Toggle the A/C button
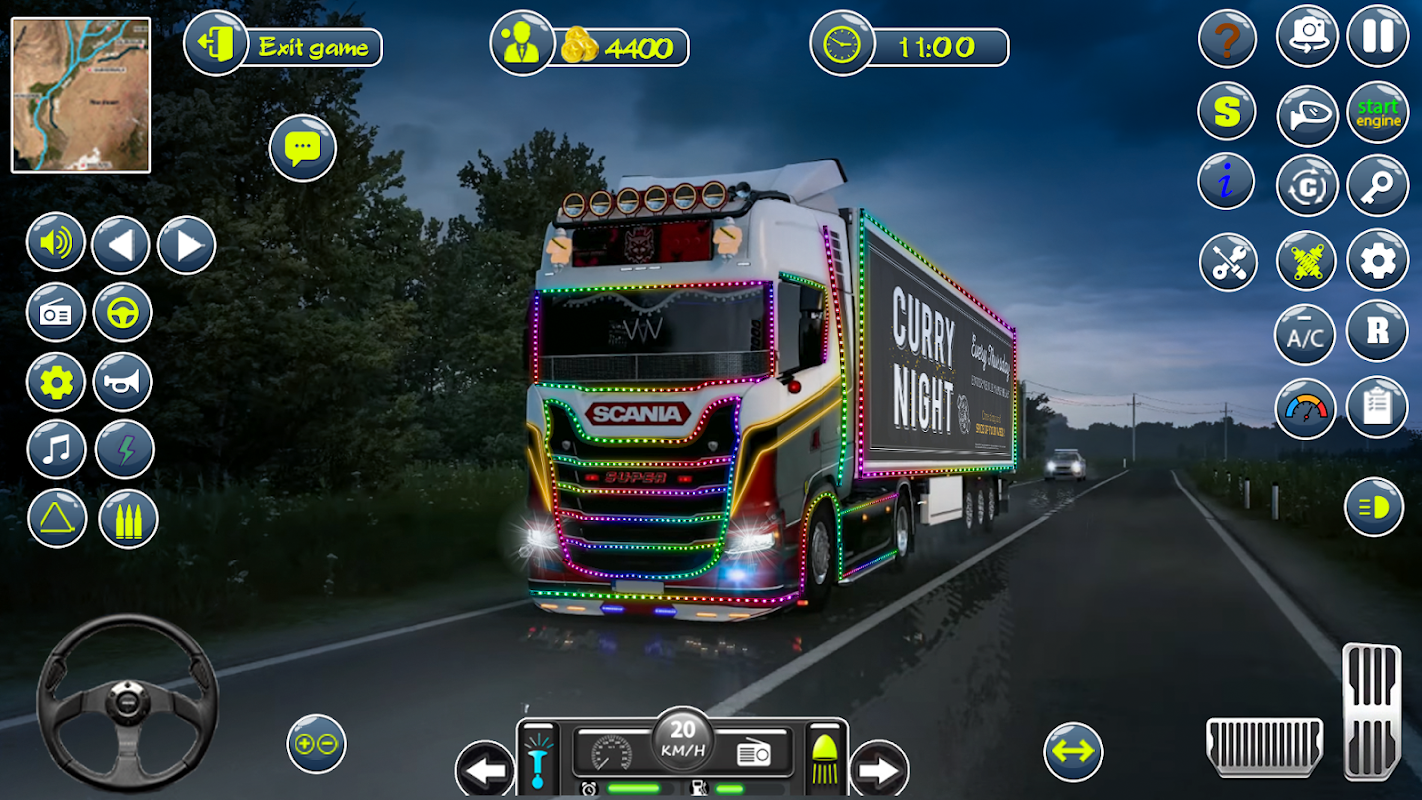Viewport: 1422px width, 800px height. point(1305,335)
